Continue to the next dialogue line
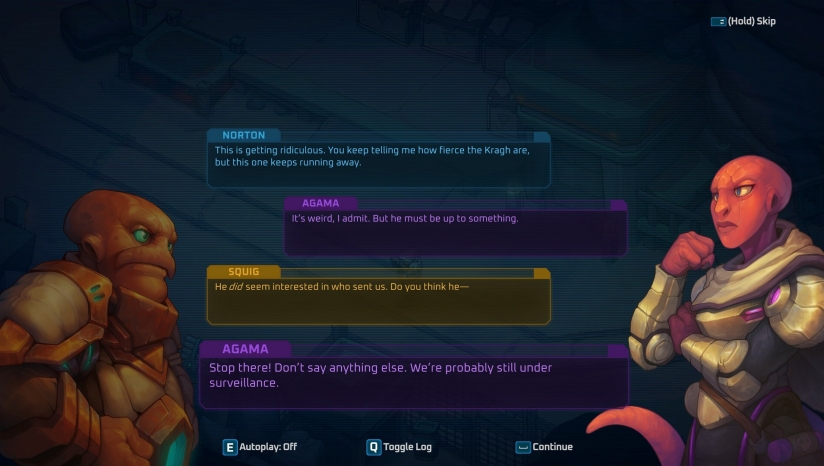Viewport: 824px width, 466px height. coord(545,447)
